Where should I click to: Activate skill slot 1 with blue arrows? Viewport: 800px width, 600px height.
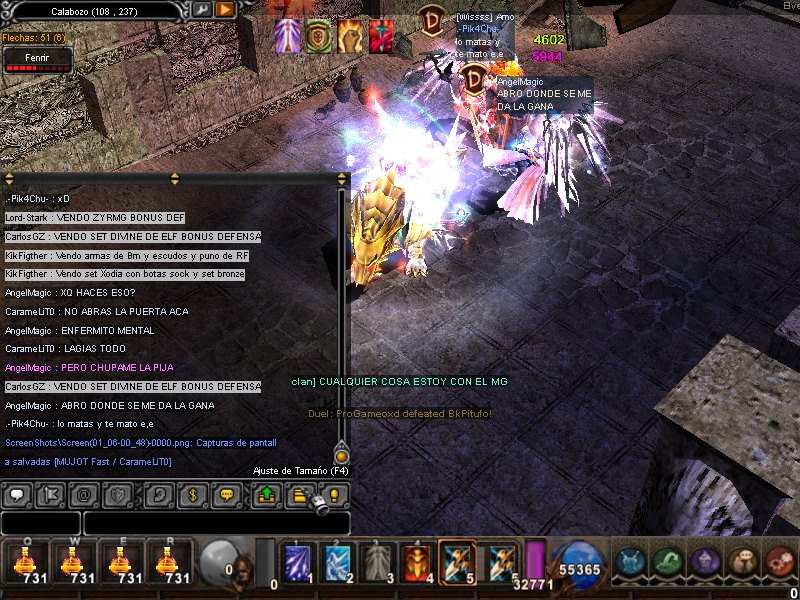point(297,562)
